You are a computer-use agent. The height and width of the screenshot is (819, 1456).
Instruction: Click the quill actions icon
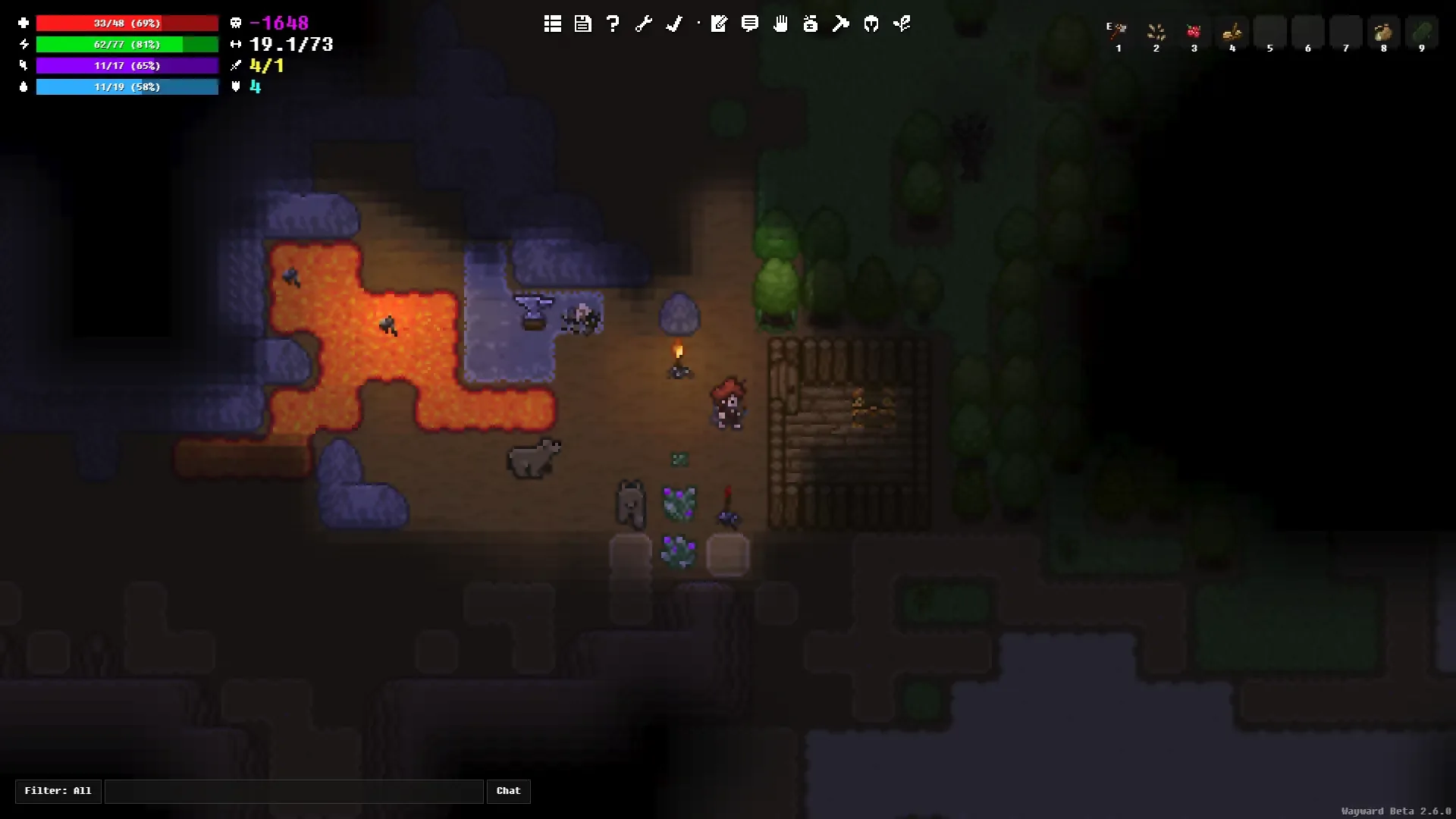pos(673,24)
